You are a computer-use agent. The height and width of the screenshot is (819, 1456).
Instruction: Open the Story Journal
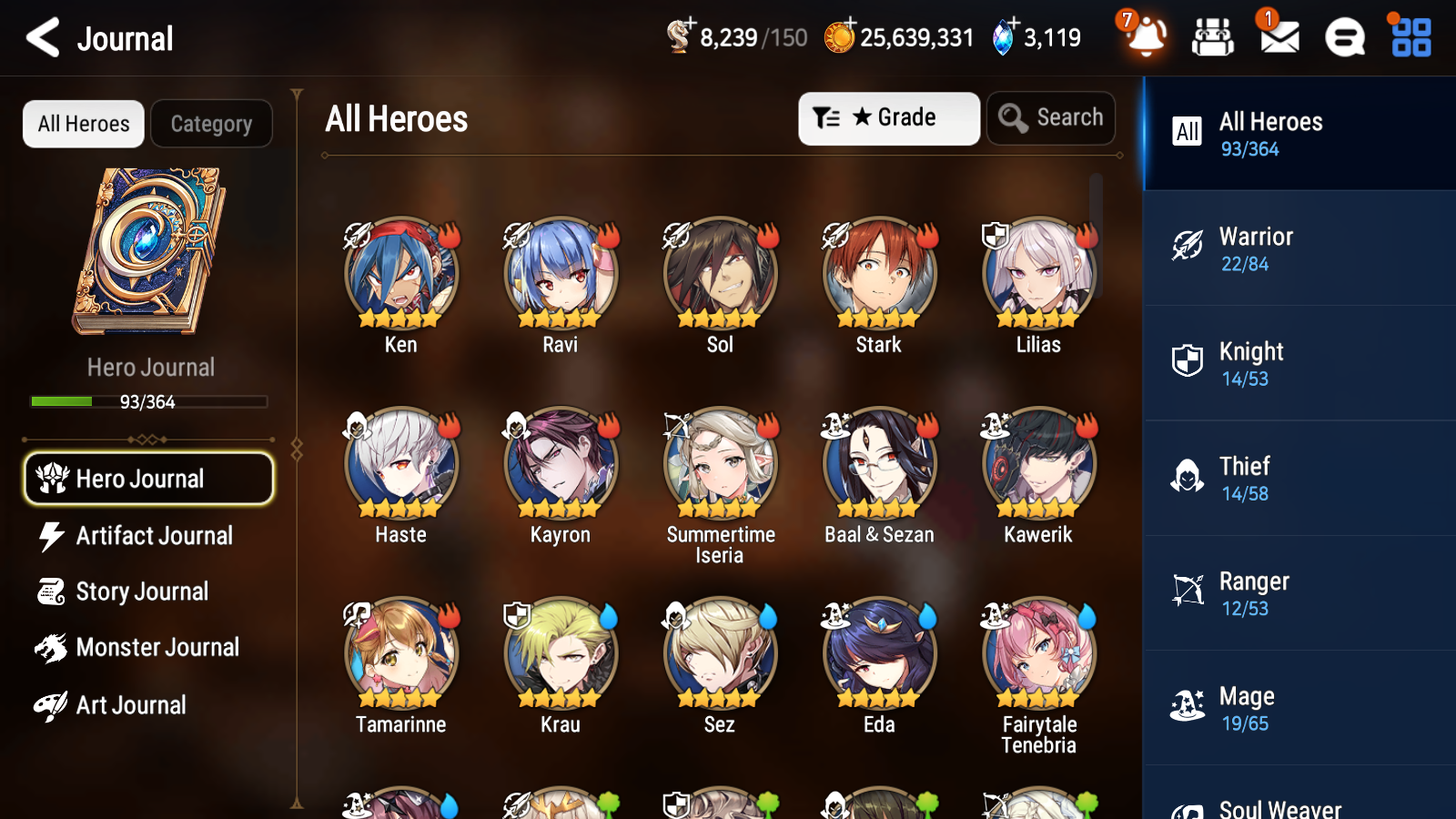click(143, 591)
